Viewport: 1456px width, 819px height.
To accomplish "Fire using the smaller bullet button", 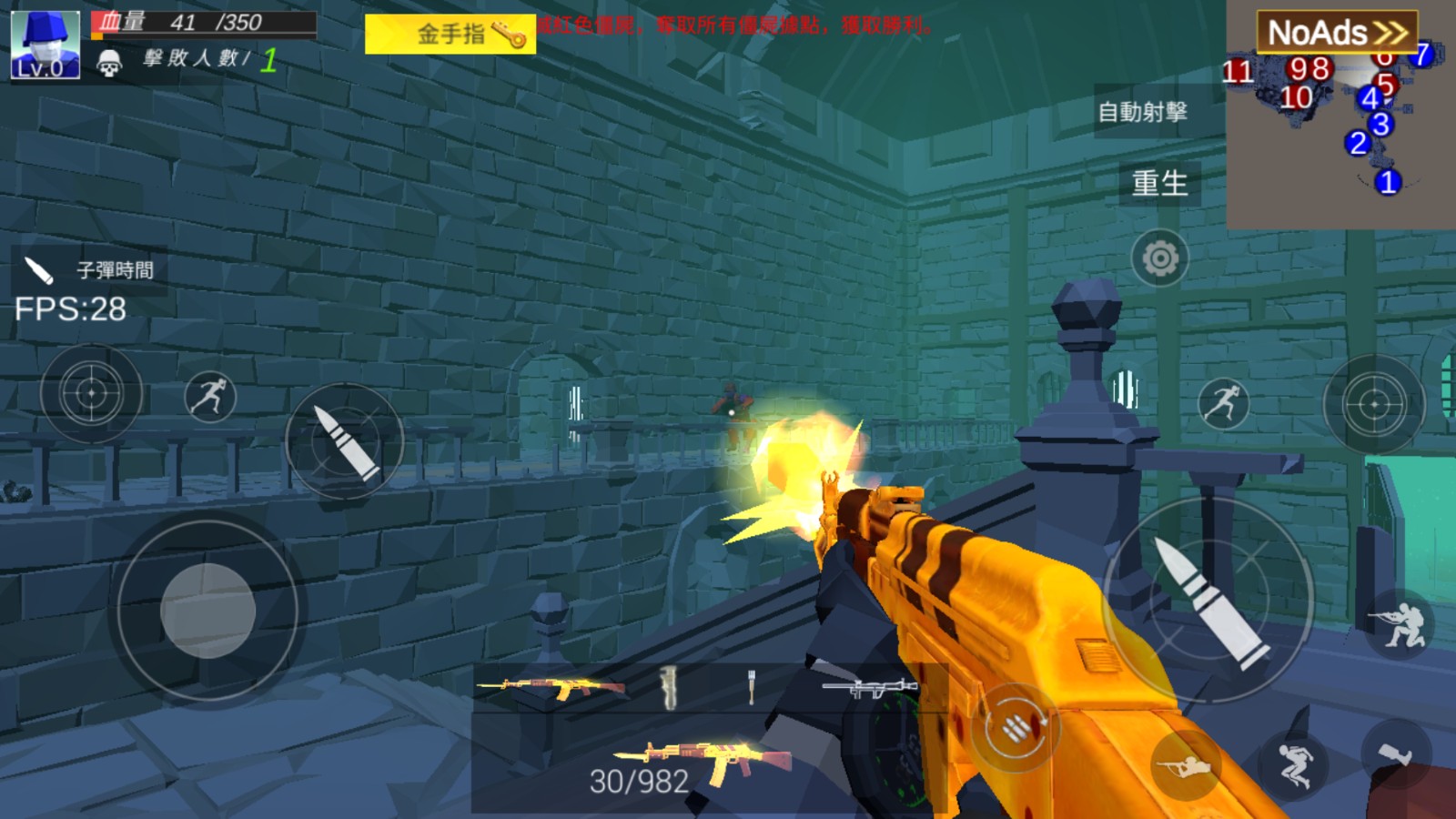I will click(x=344, y=441).
